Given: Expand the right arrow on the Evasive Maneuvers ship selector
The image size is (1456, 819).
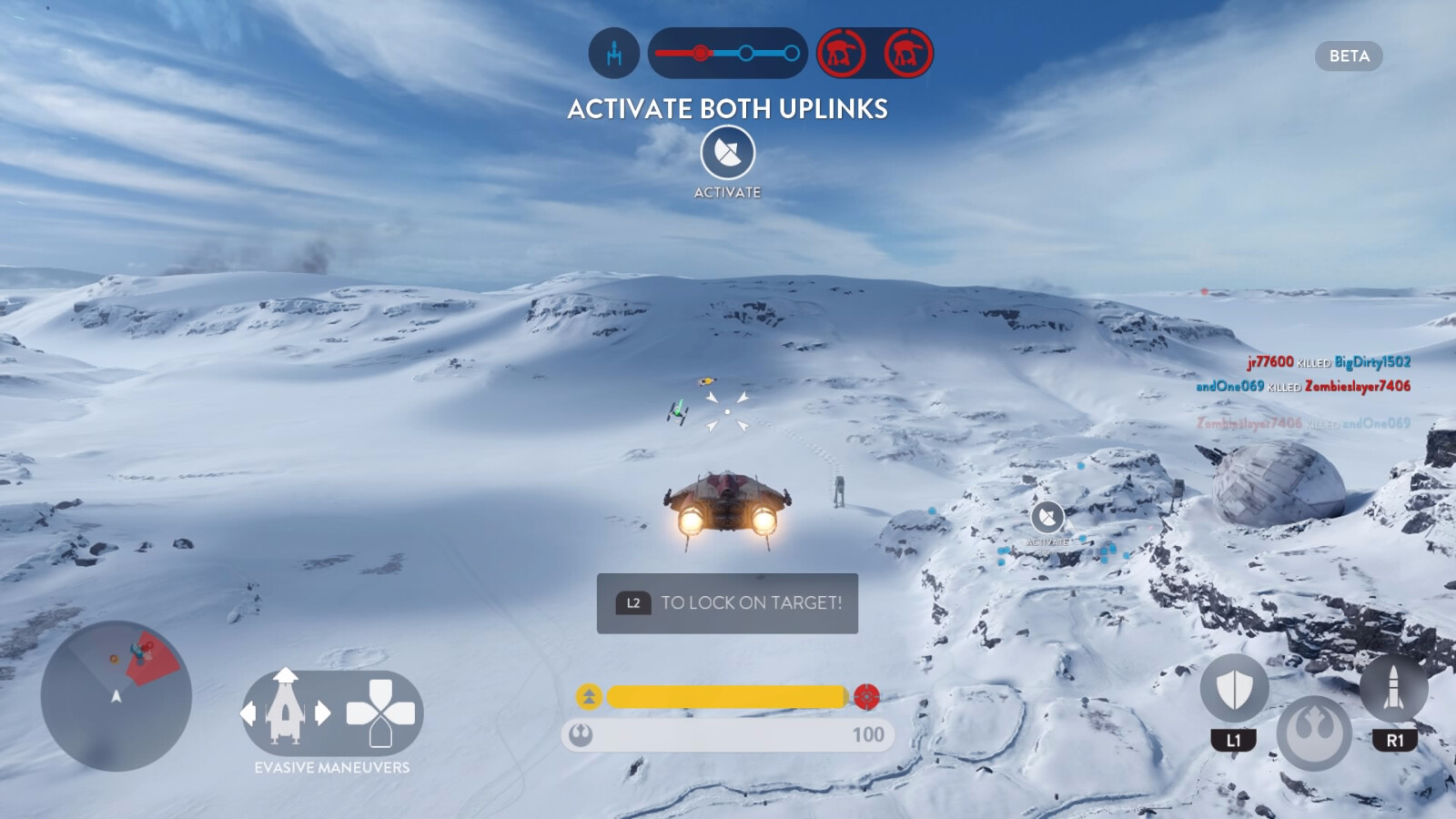Looking at the screenshot, I should [x=323, y=715].
